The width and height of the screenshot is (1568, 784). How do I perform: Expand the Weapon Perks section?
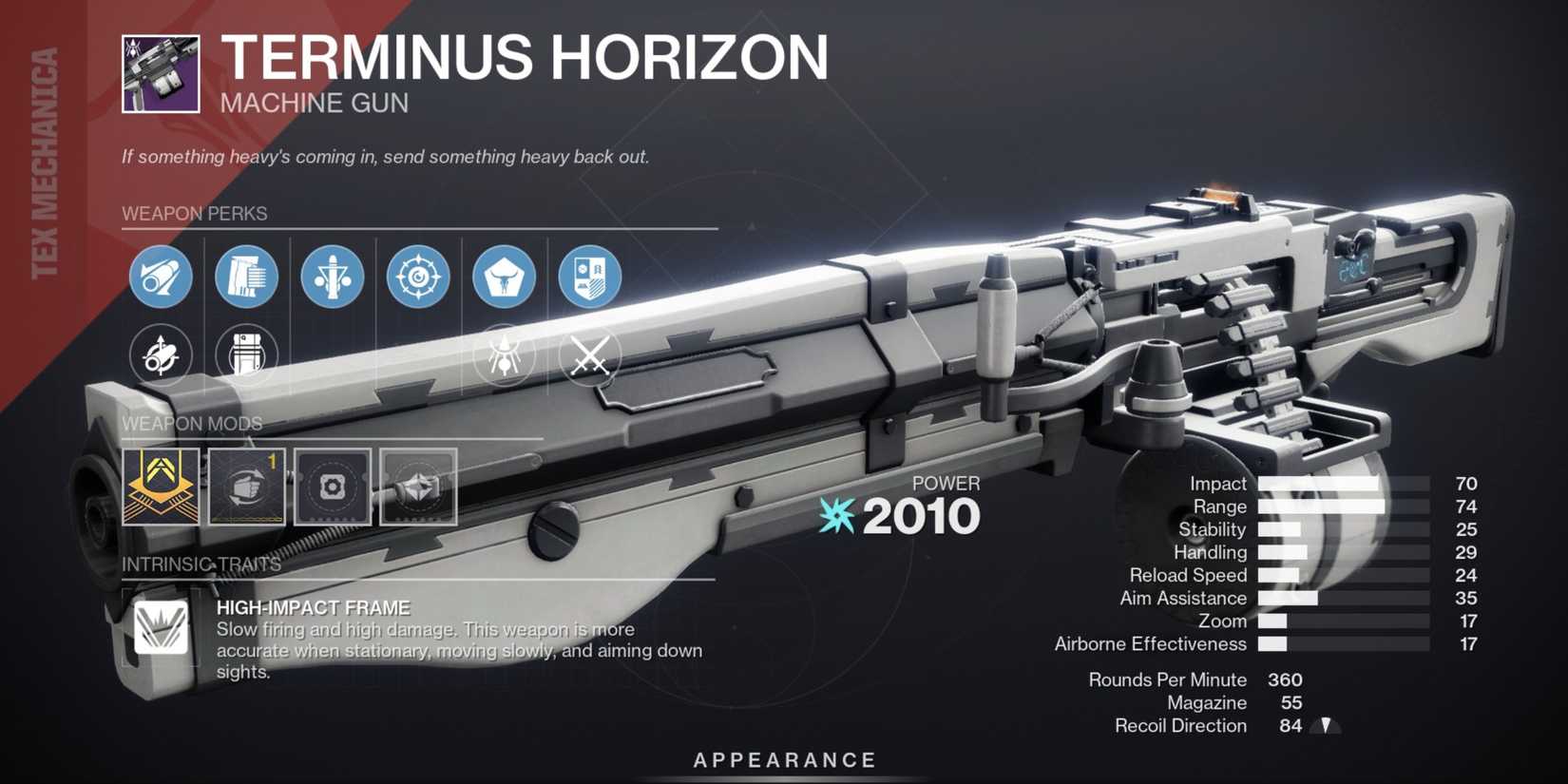point(194,213)
